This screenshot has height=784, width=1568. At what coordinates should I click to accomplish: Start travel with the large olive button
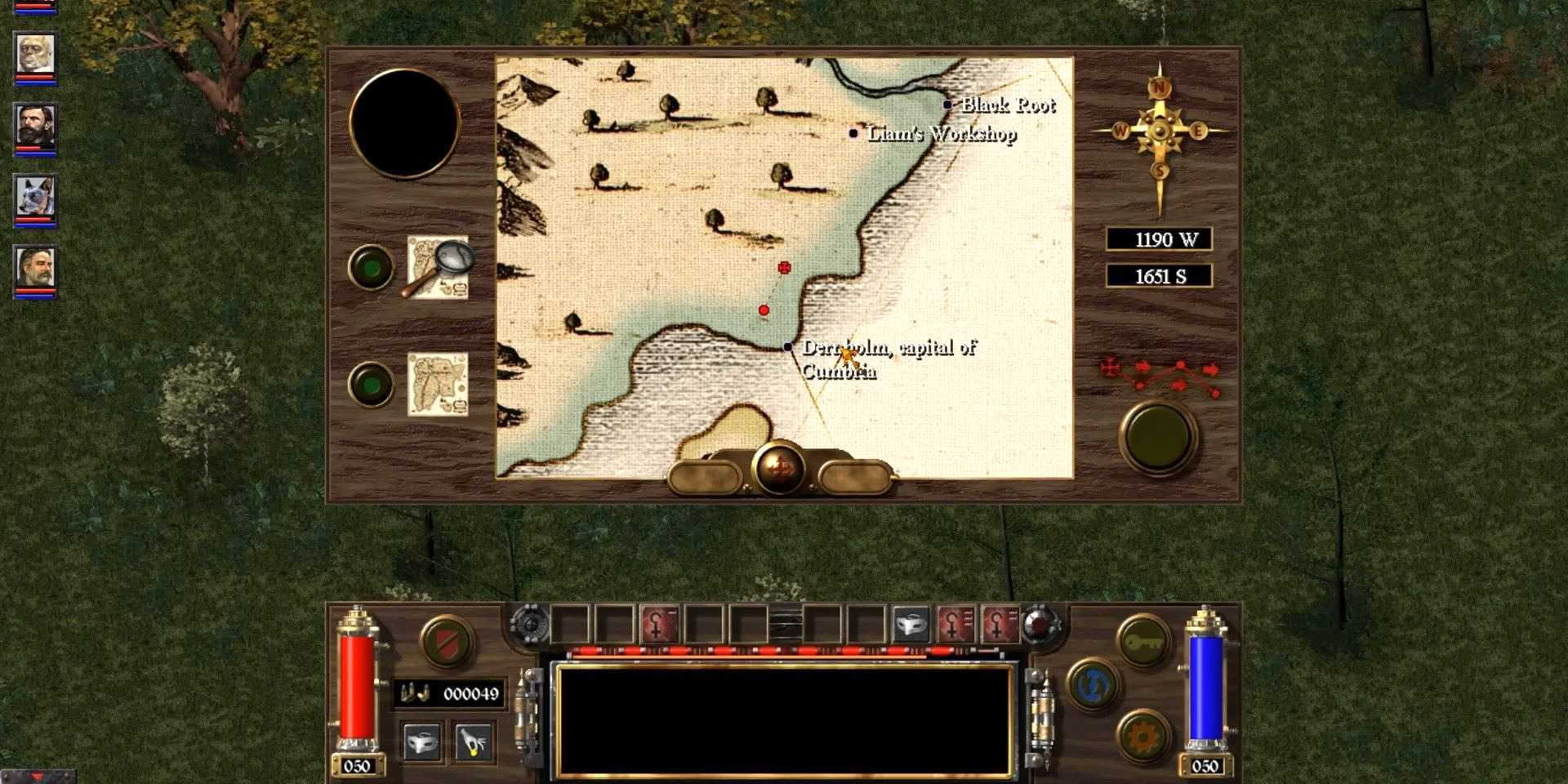tap(1158, 437)
